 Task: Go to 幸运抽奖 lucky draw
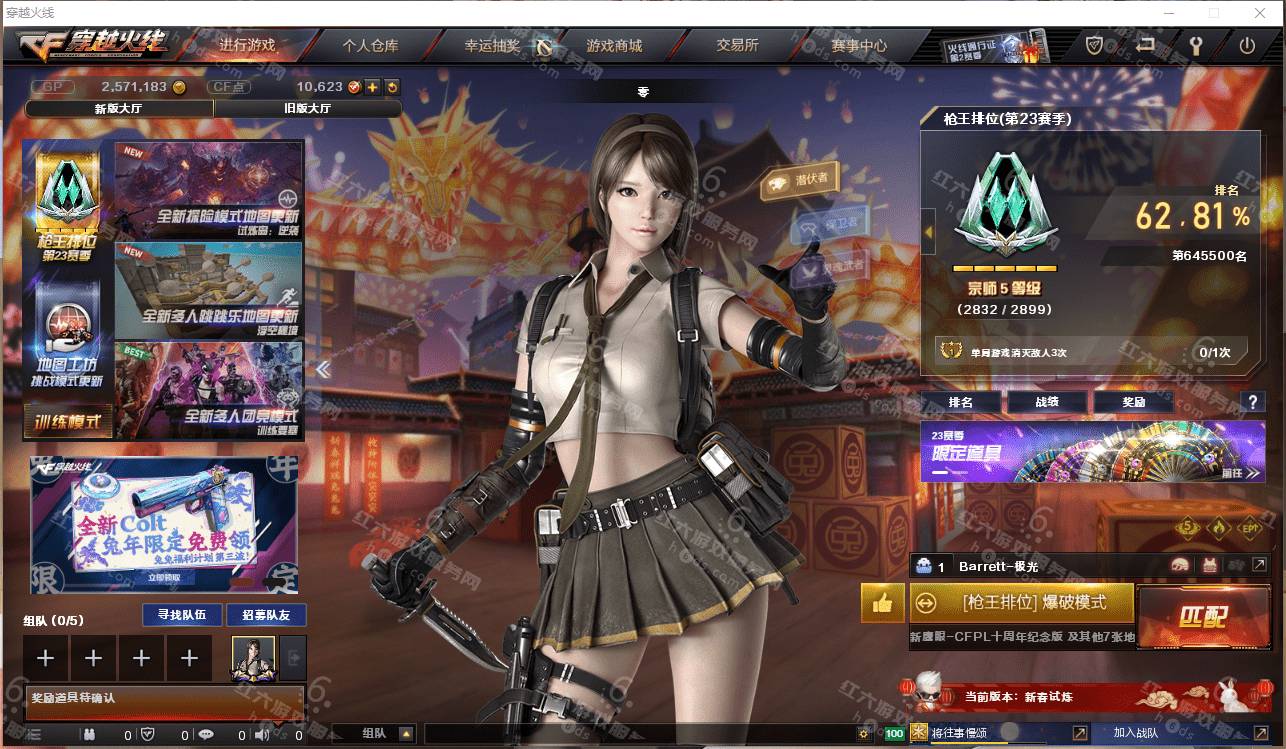click(x=492, y=45)
